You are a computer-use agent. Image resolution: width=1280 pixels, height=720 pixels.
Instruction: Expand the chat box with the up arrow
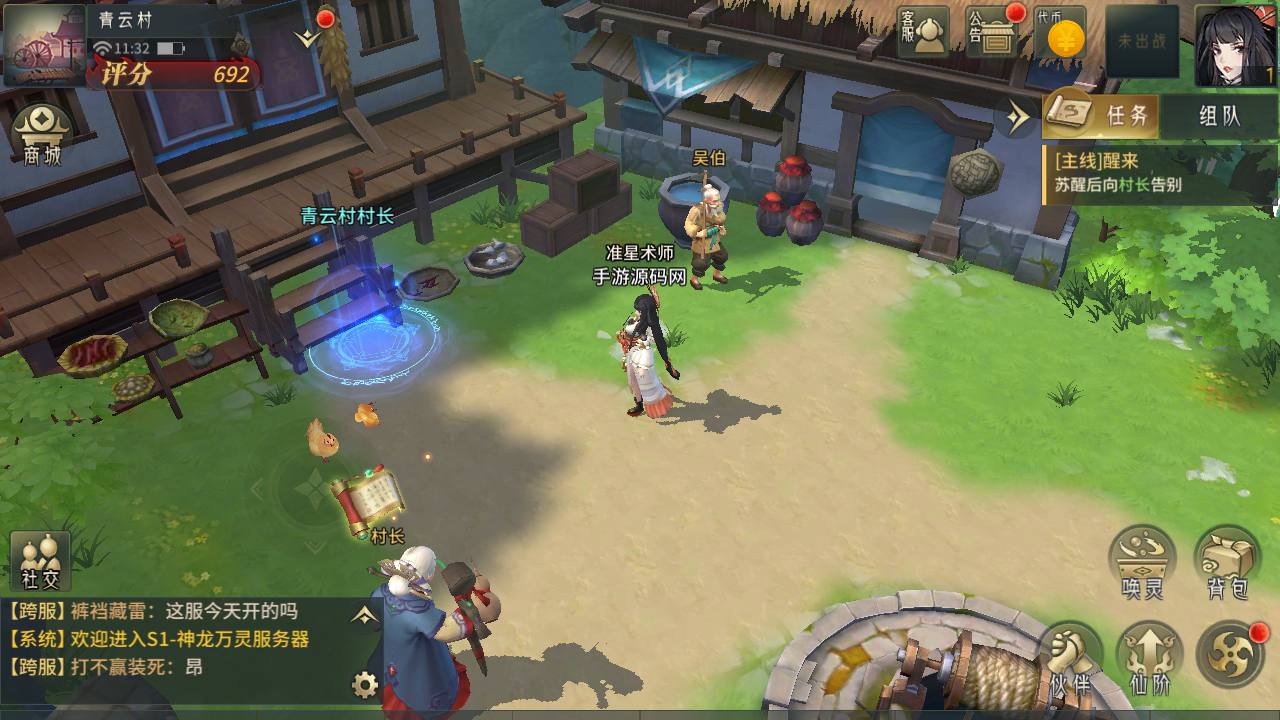(x=364, y=616)
